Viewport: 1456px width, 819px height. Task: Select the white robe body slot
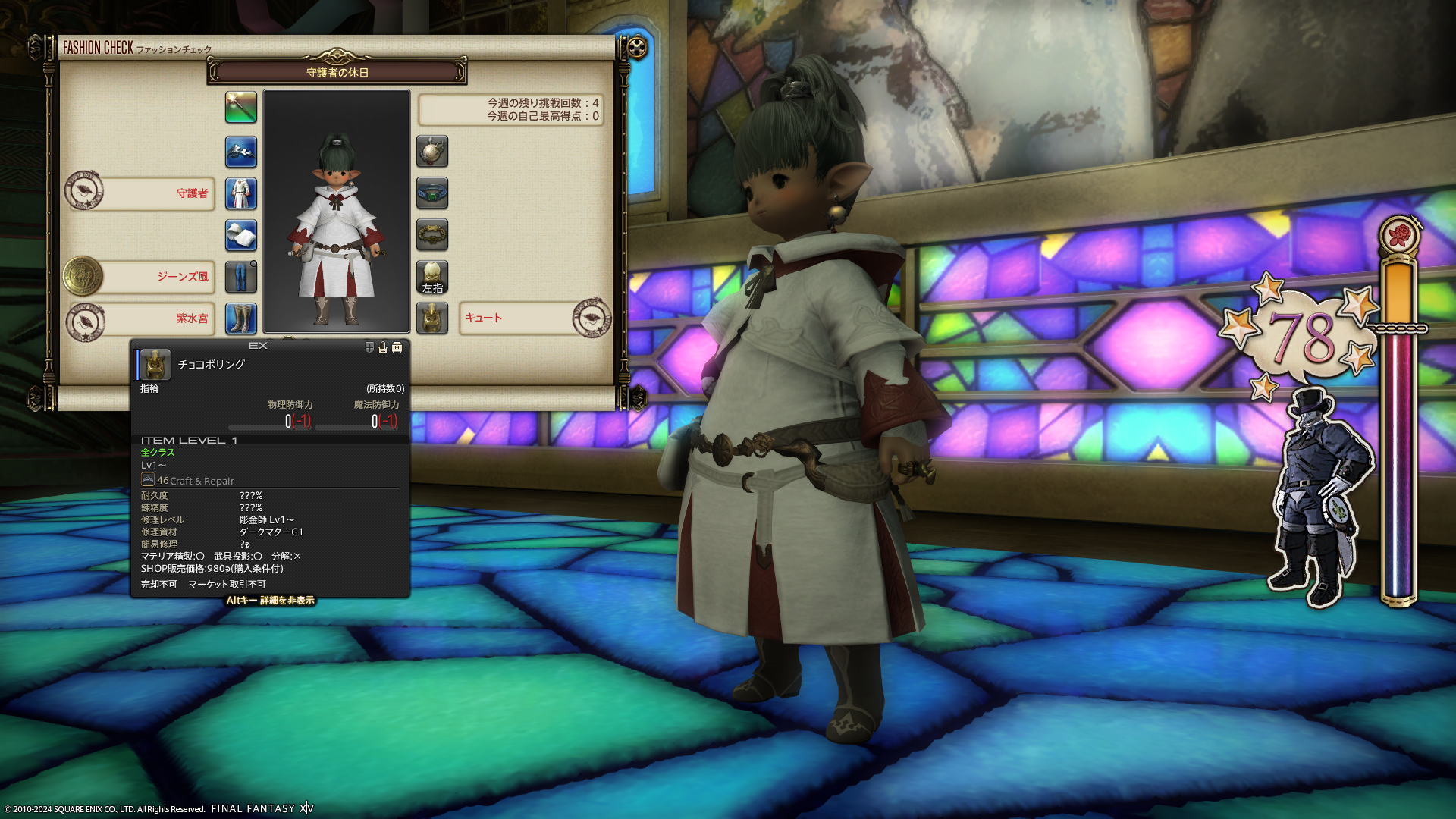point(241,194)
